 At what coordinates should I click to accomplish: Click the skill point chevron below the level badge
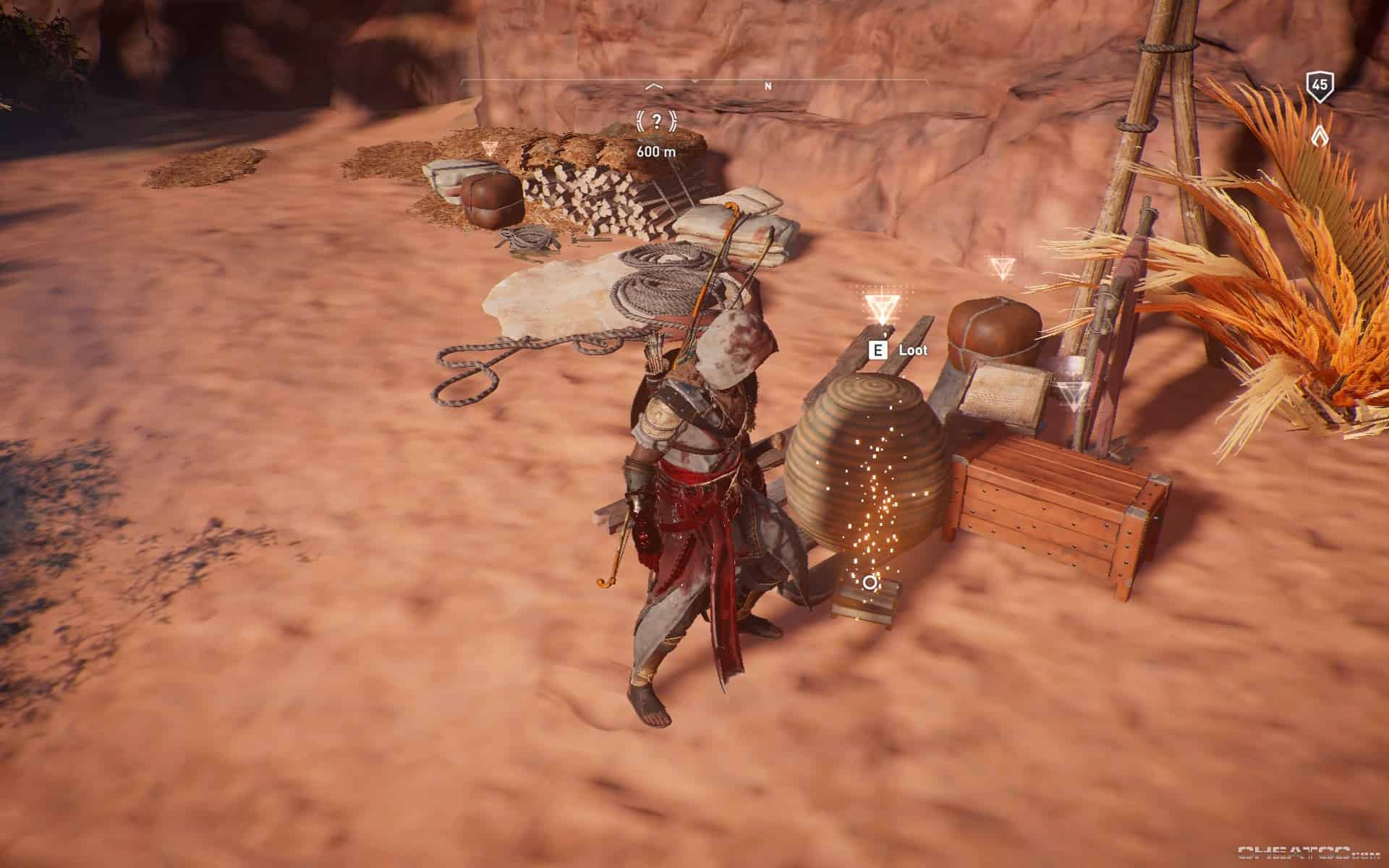tap(1318, 135)
